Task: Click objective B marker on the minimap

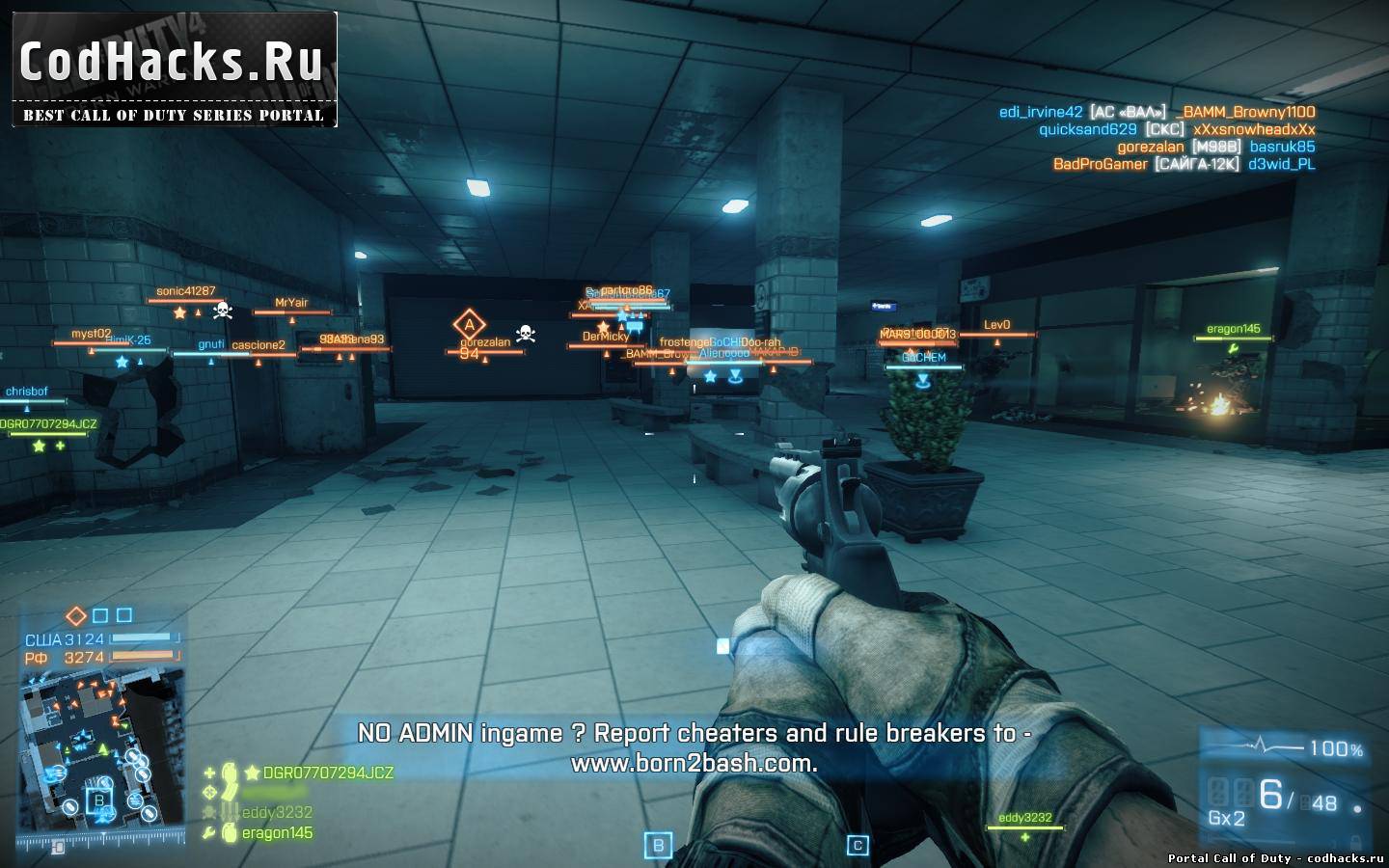Action: [x=98, y=799]
